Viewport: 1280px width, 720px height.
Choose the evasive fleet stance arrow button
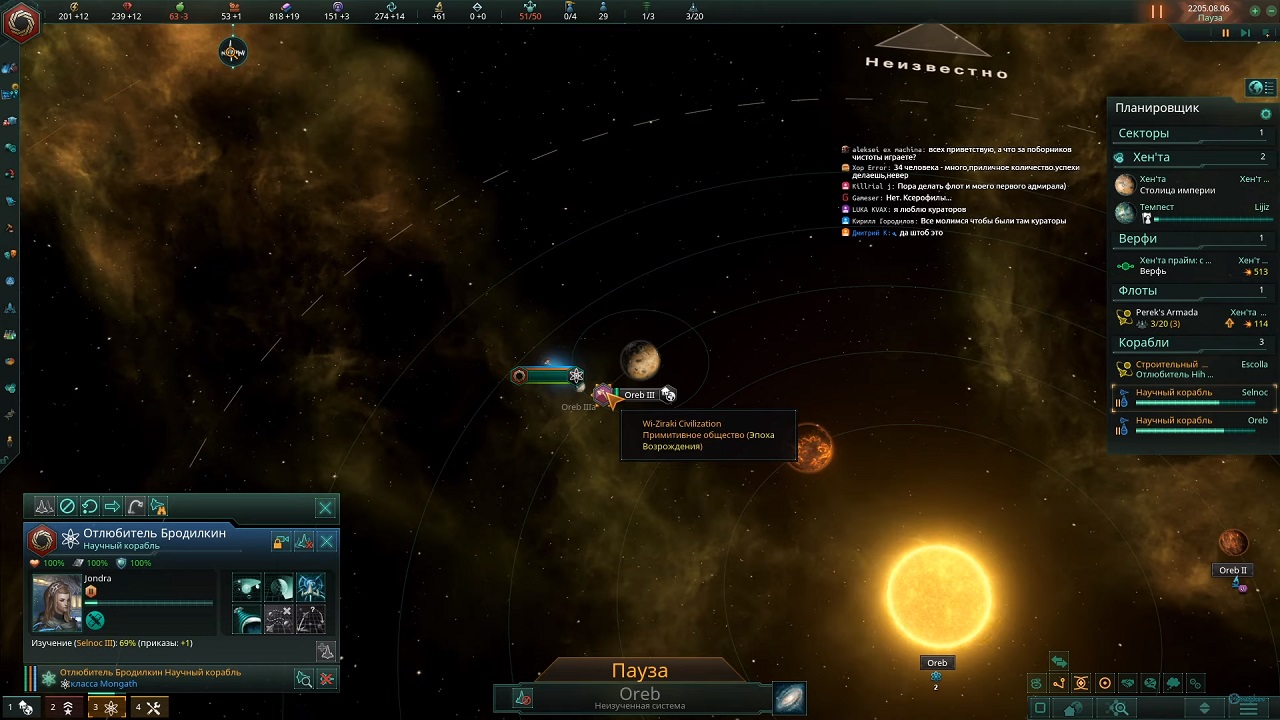[112, 507]
